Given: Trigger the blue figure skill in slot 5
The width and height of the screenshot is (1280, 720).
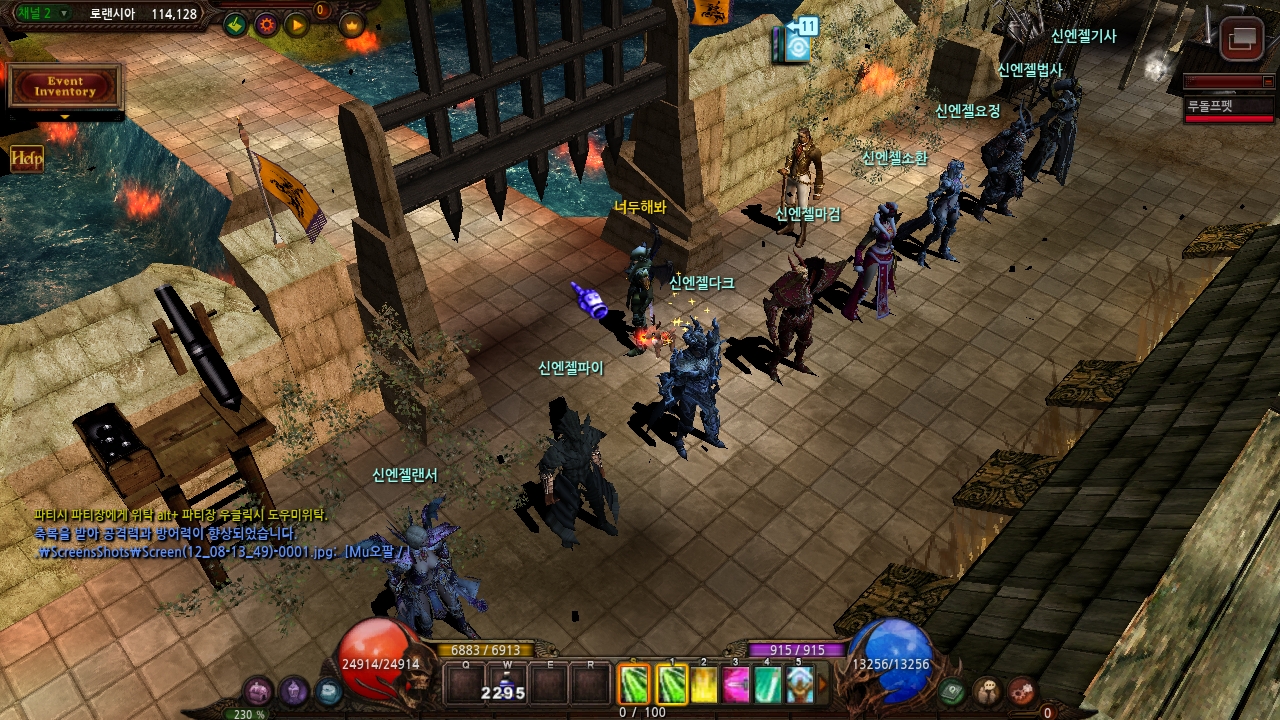Looking at the screenshot, I should coord(799,685).
